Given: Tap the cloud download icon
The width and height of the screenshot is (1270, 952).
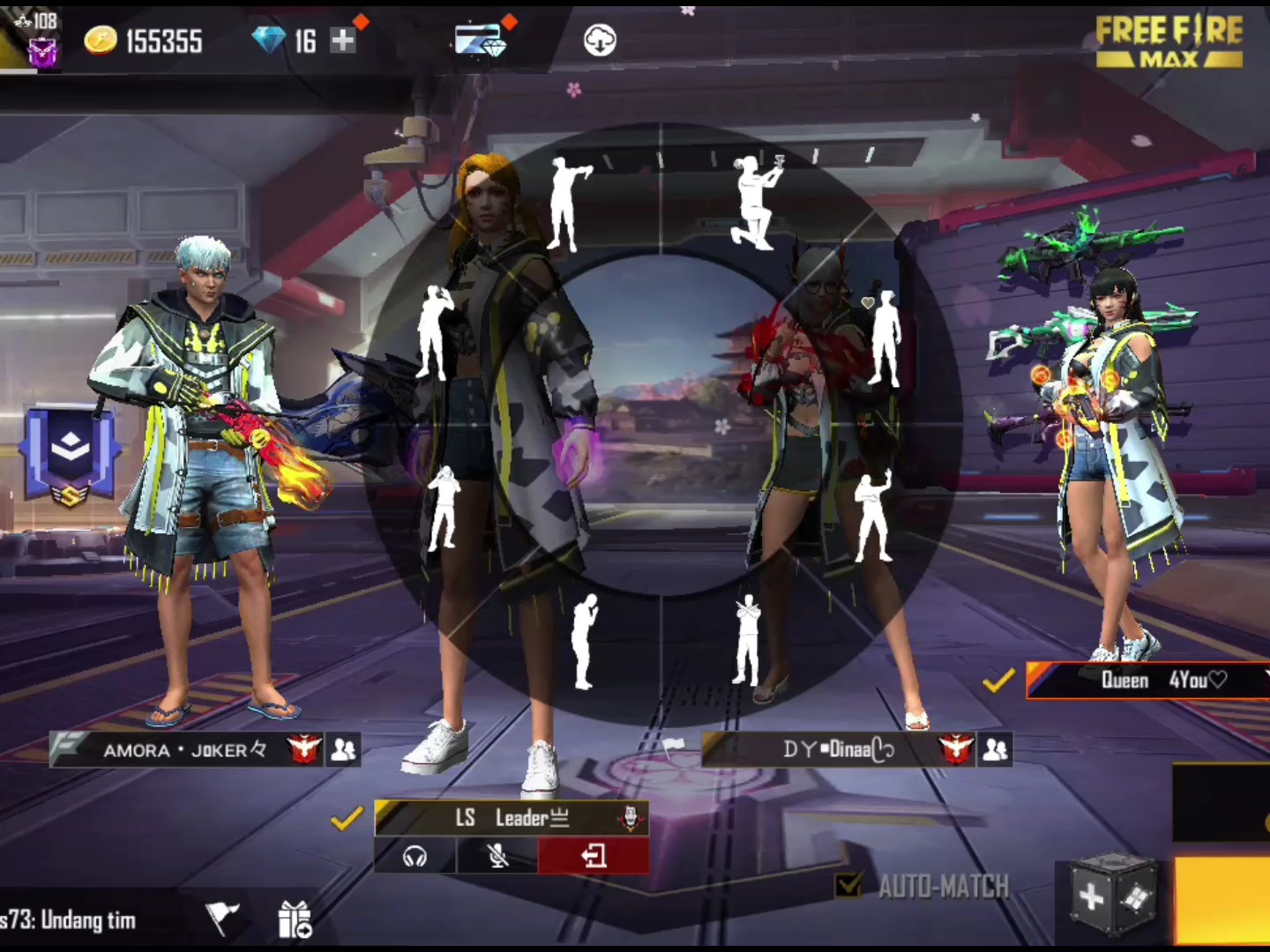Looking at the screenshot, I should 600,40.
